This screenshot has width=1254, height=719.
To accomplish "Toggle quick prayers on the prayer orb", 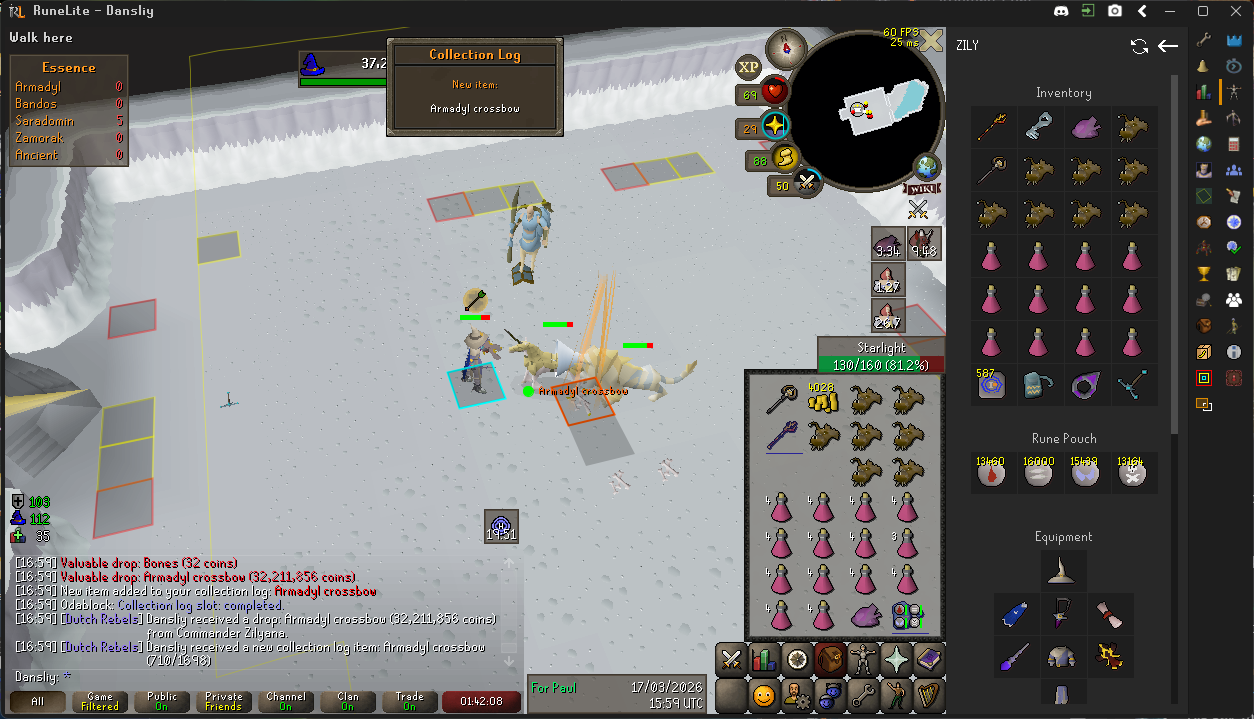I will tap(774, 127).
